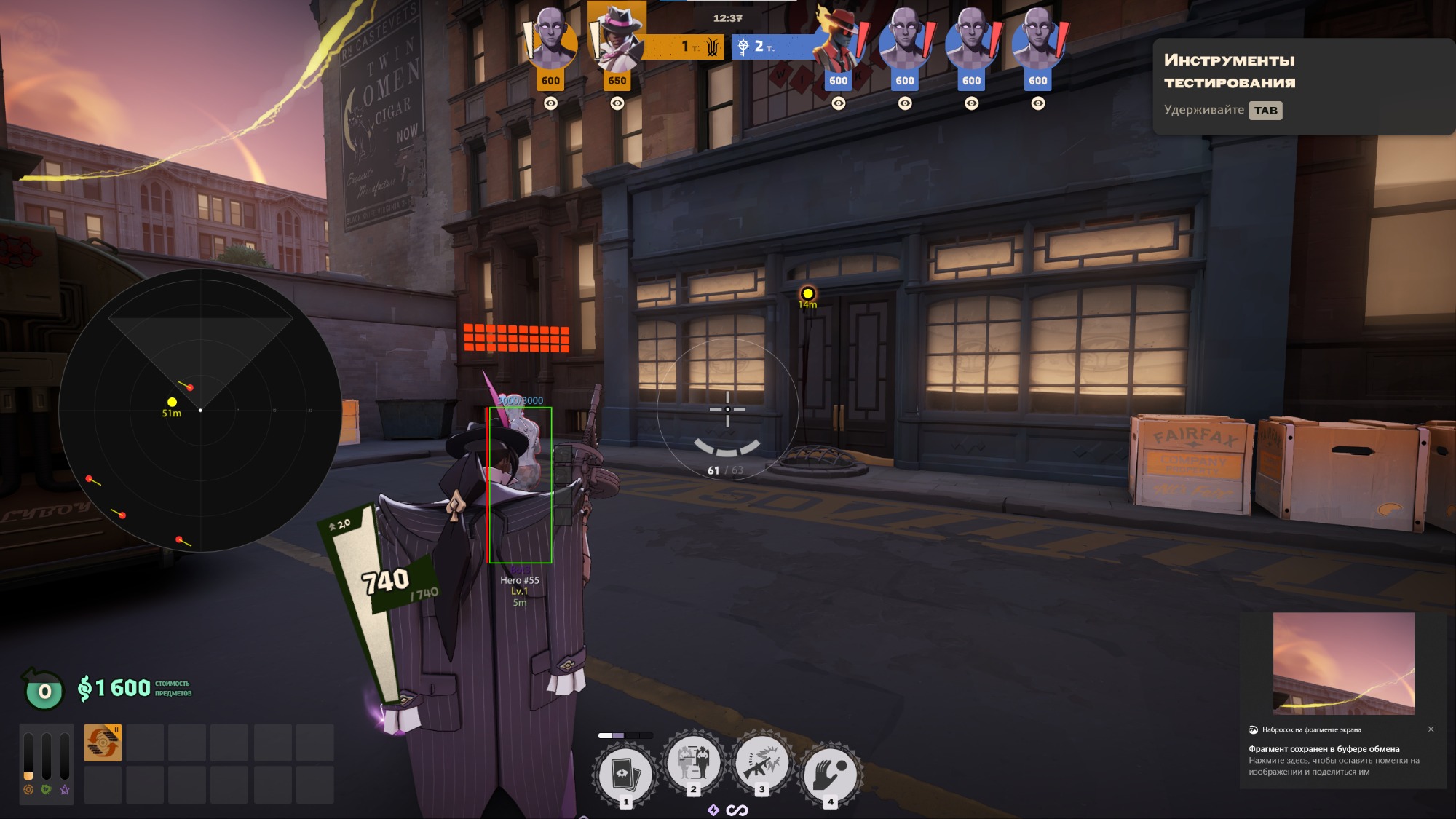
Task: Toggle the eye icon under the 650 hero
Action: 617,103
